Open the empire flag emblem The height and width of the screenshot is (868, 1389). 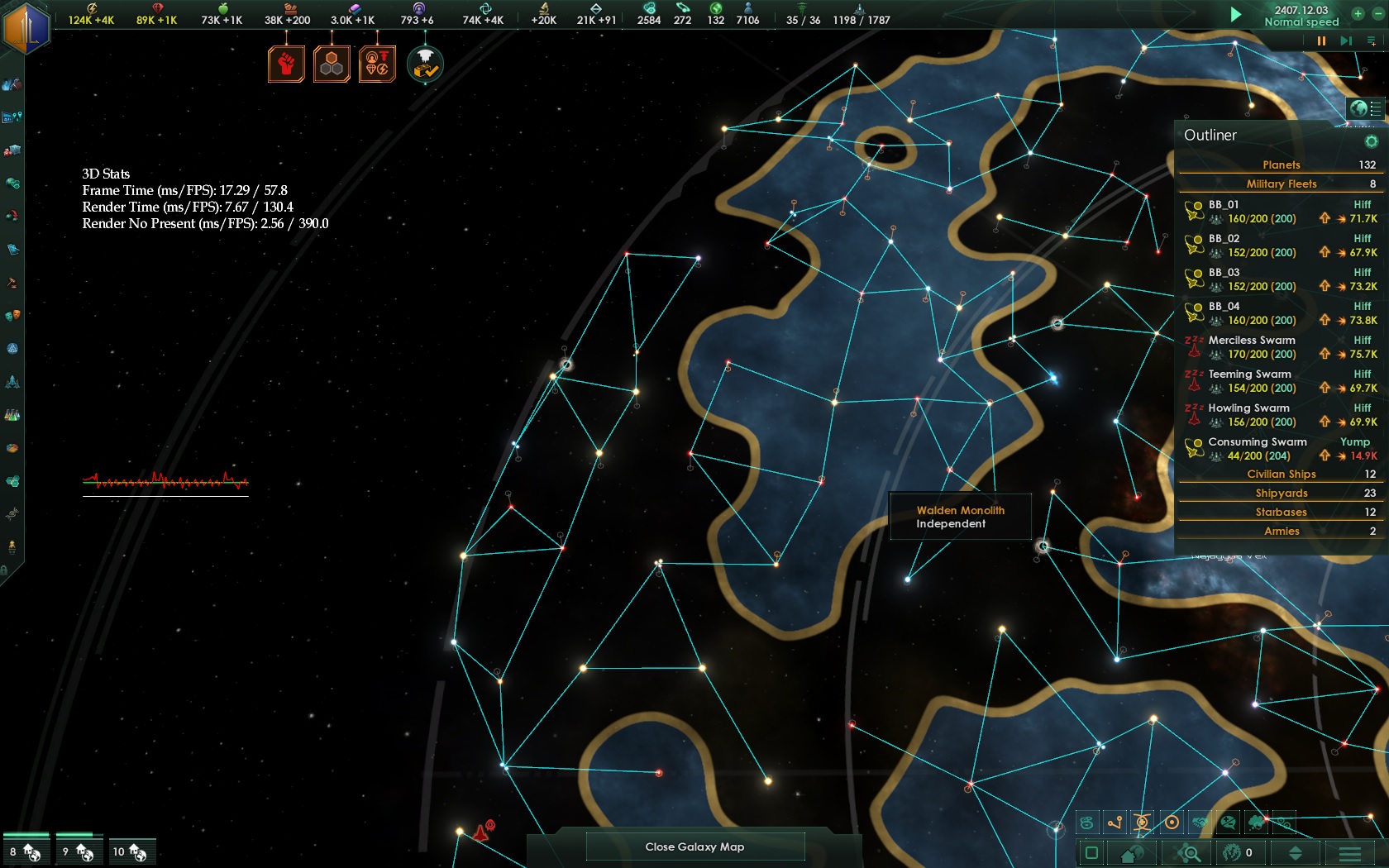pos(26,27)
